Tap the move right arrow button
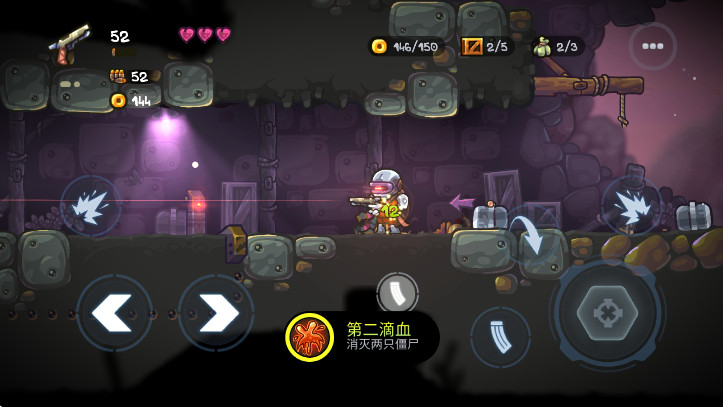 click(x=215, y=313)
